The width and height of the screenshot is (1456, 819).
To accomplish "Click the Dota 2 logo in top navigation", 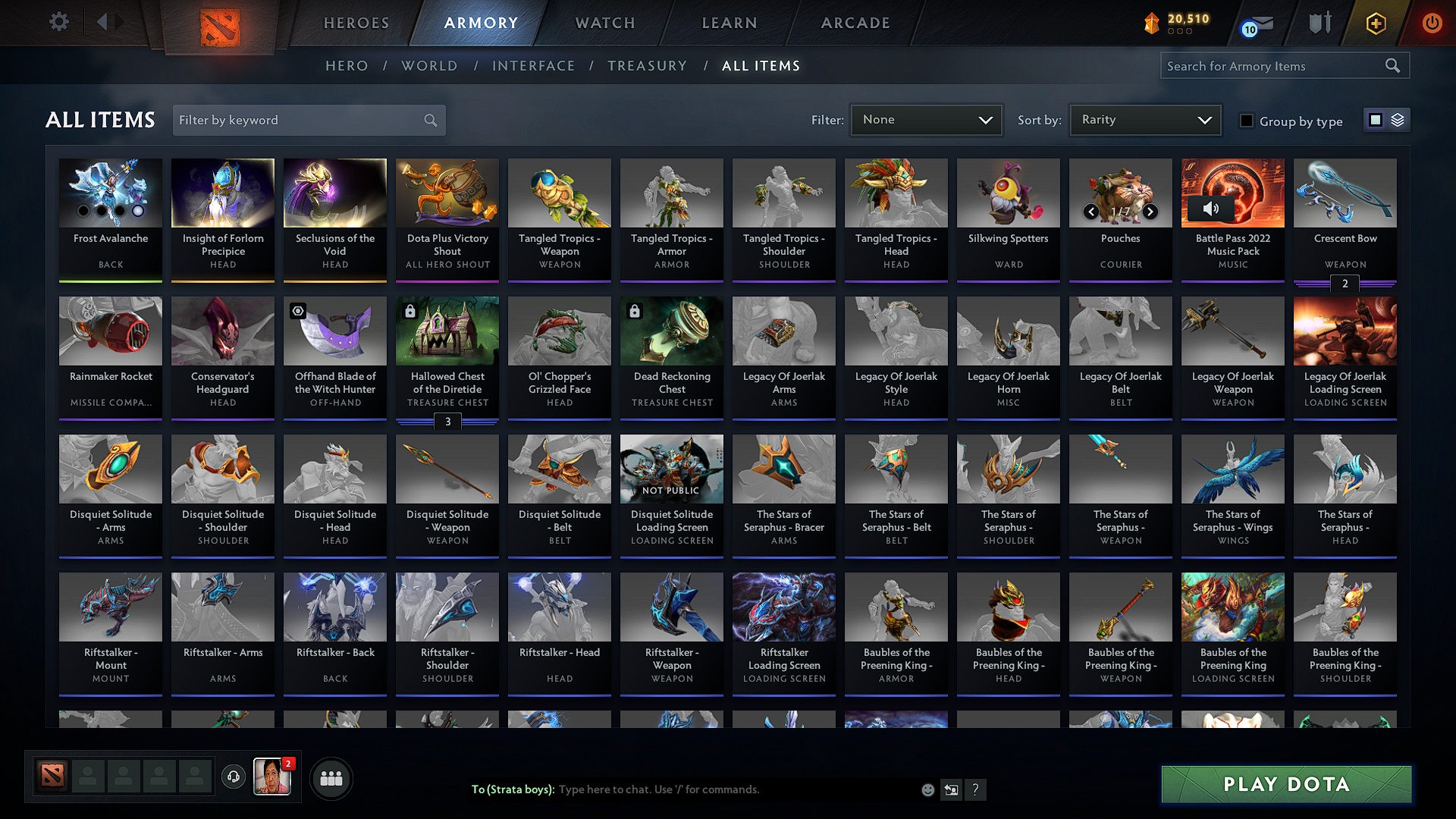I will point(220,23).
